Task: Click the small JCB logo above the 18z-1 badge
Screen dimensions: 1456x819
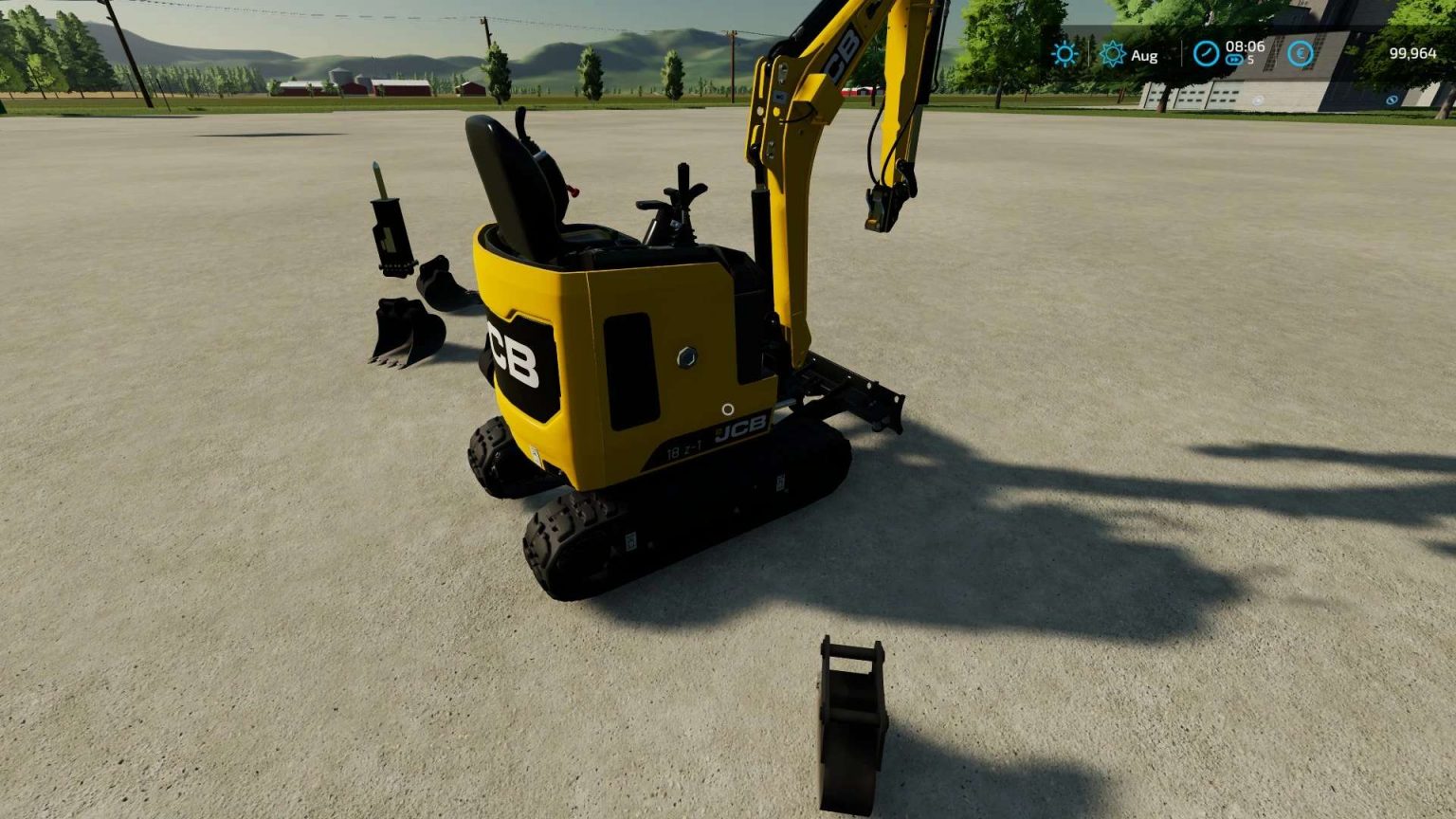Action: point(742,427)
